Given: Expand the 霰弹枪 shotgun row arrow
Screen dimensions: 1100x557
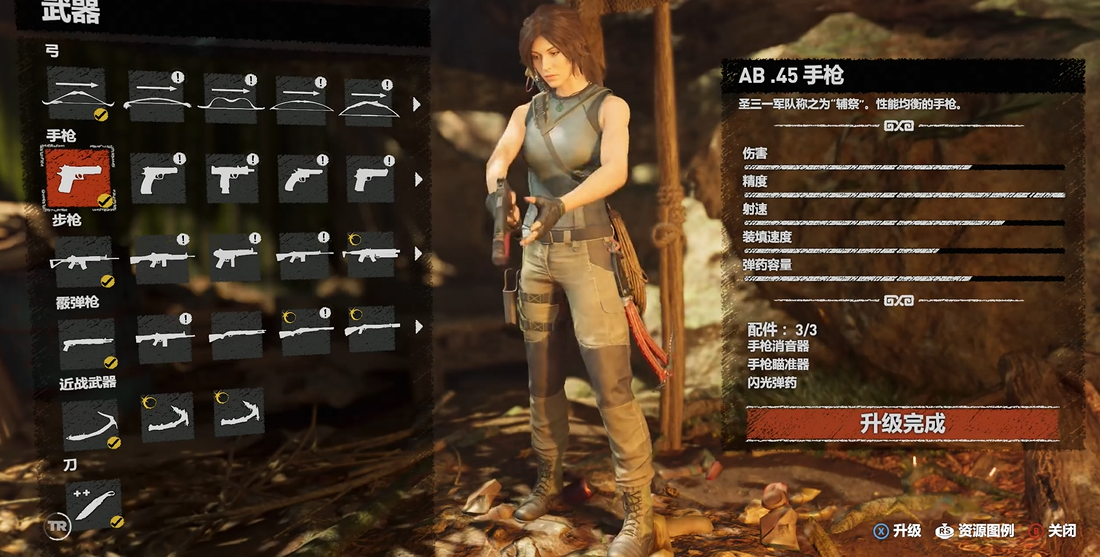Looking at the screenshot, I should click(x=417, y=326).
